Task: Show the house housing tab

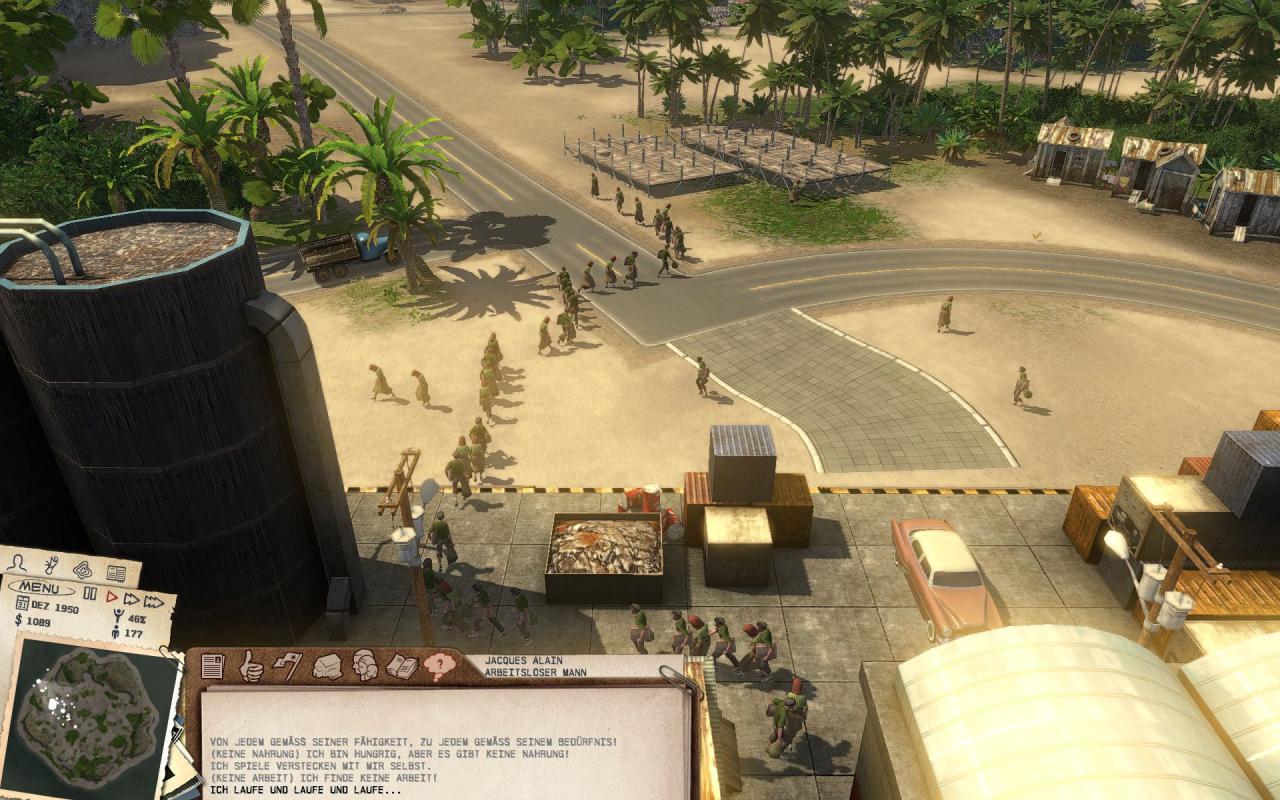Action: pos(326,666)
